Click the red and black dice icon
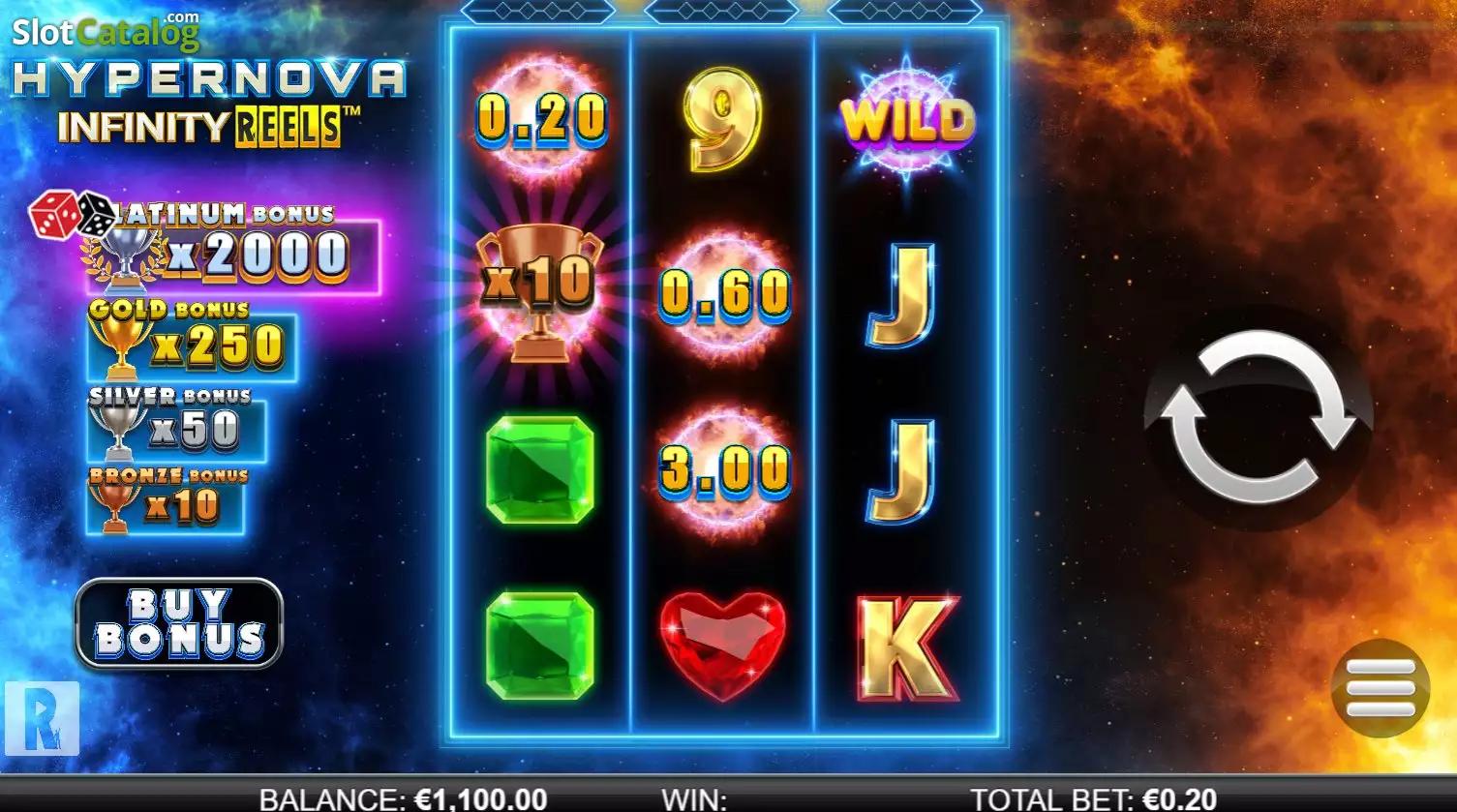Image resolution: width=1457 pixels, height=812 pixels. (72, 214)
